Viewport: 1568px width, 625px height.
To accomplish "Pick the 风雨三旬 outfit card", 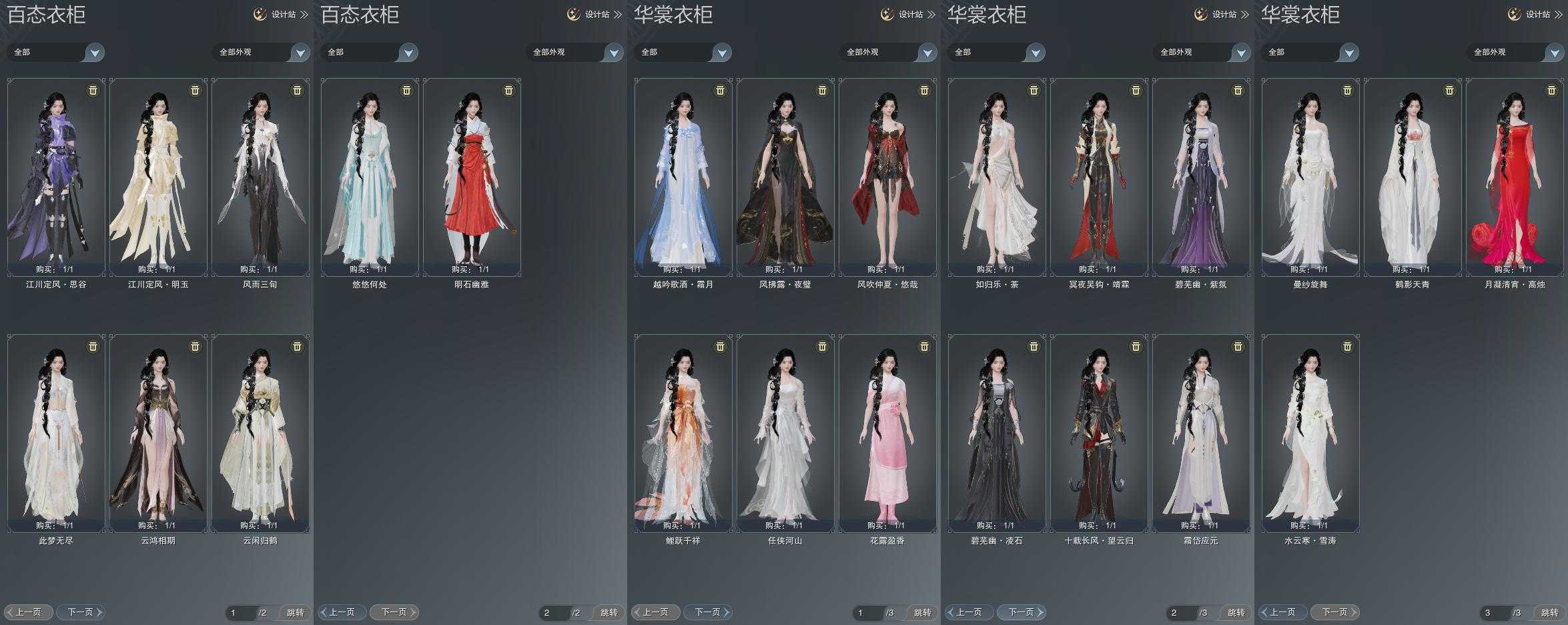I will click(260, 177).
